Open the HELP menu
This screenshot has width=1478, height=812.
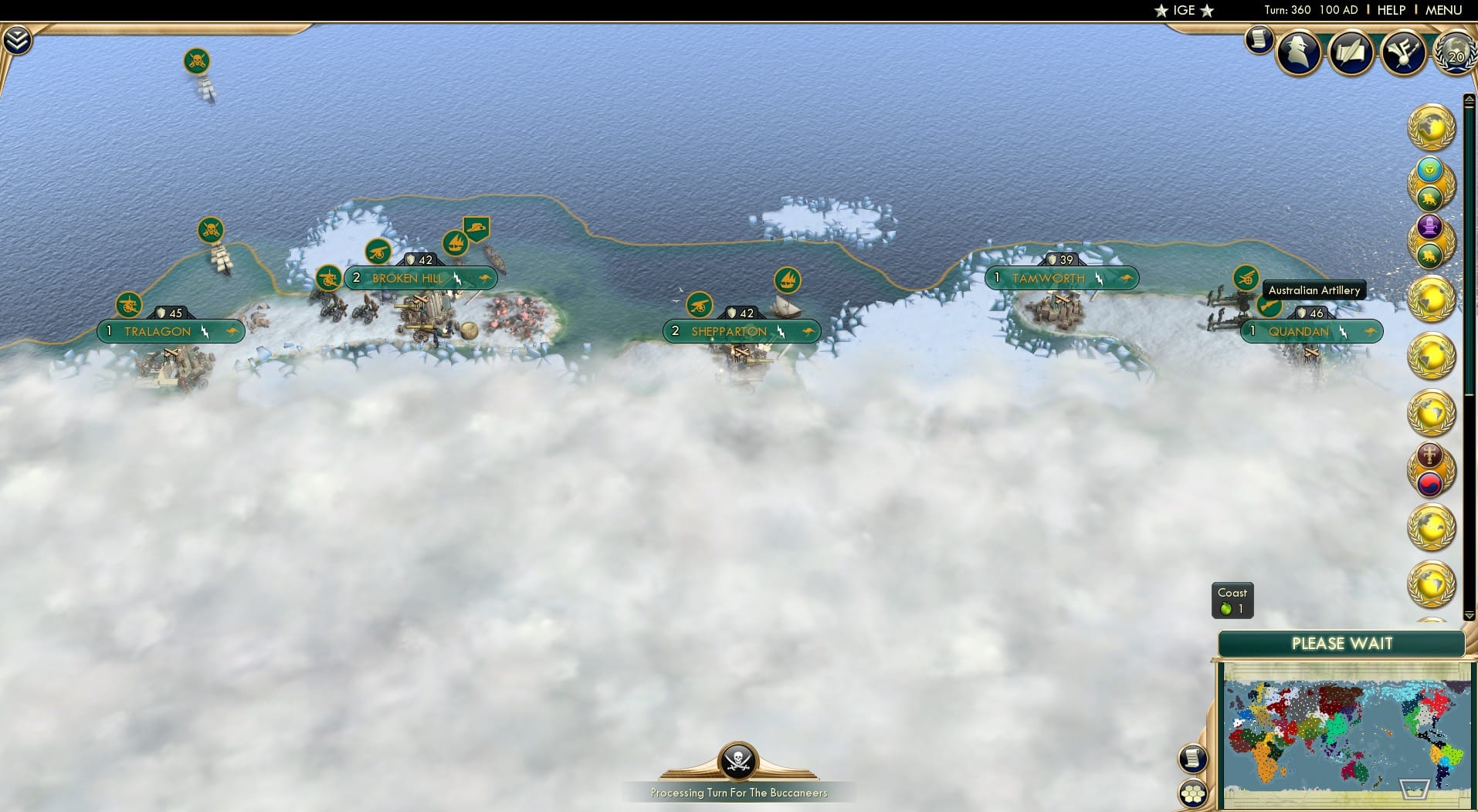click(1391, 10)
